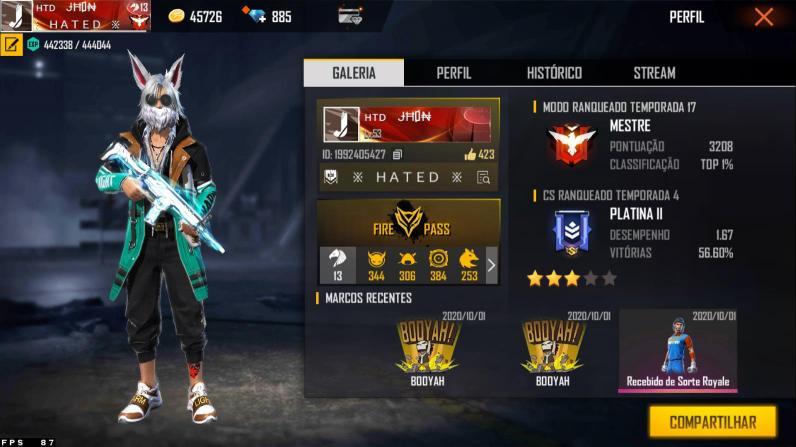The height and width of the screenshot is (447, 796).
Task: Copy the player ID number
Action: click(x=397, y=155)
